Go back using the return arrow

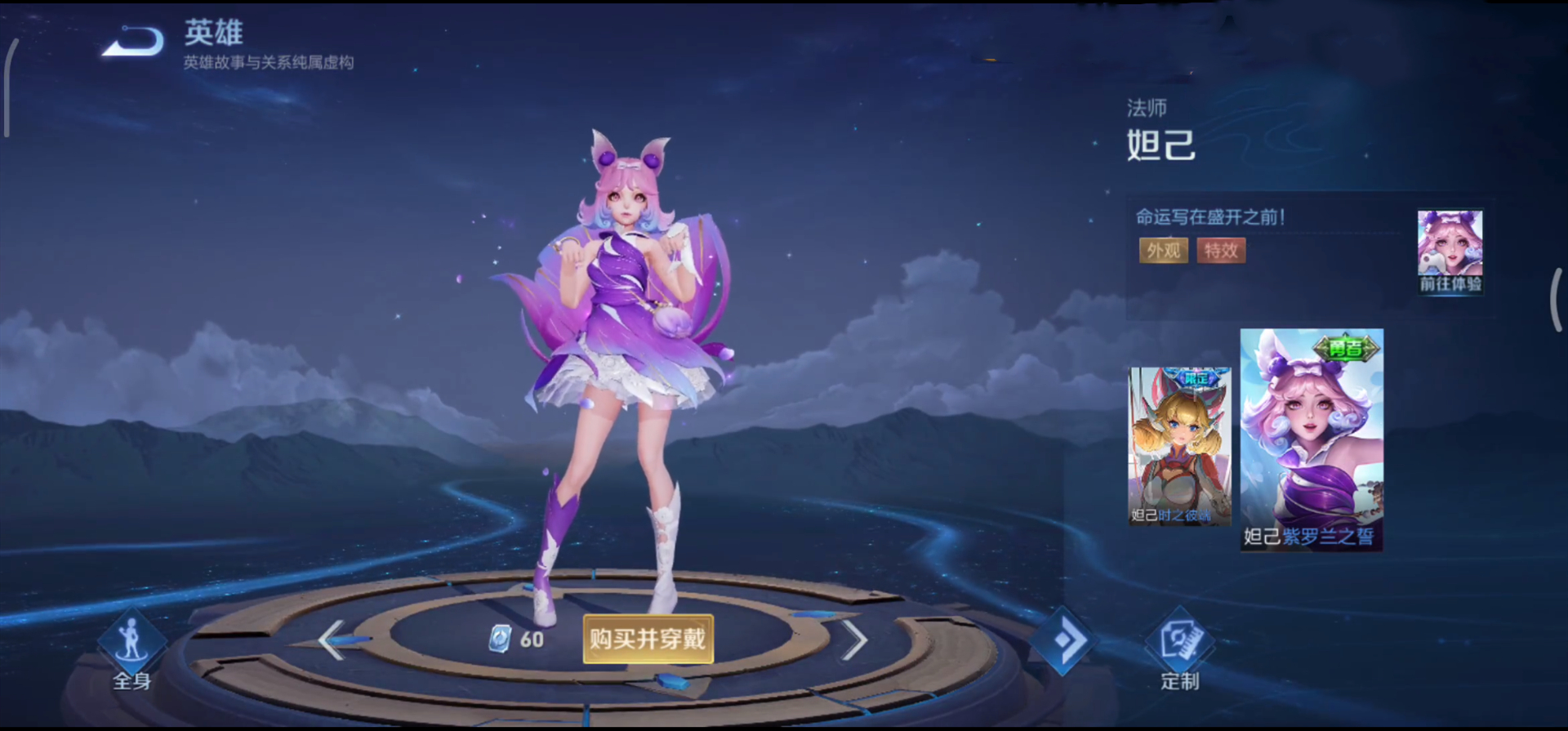pyautogui.click(x=134, y=42)
